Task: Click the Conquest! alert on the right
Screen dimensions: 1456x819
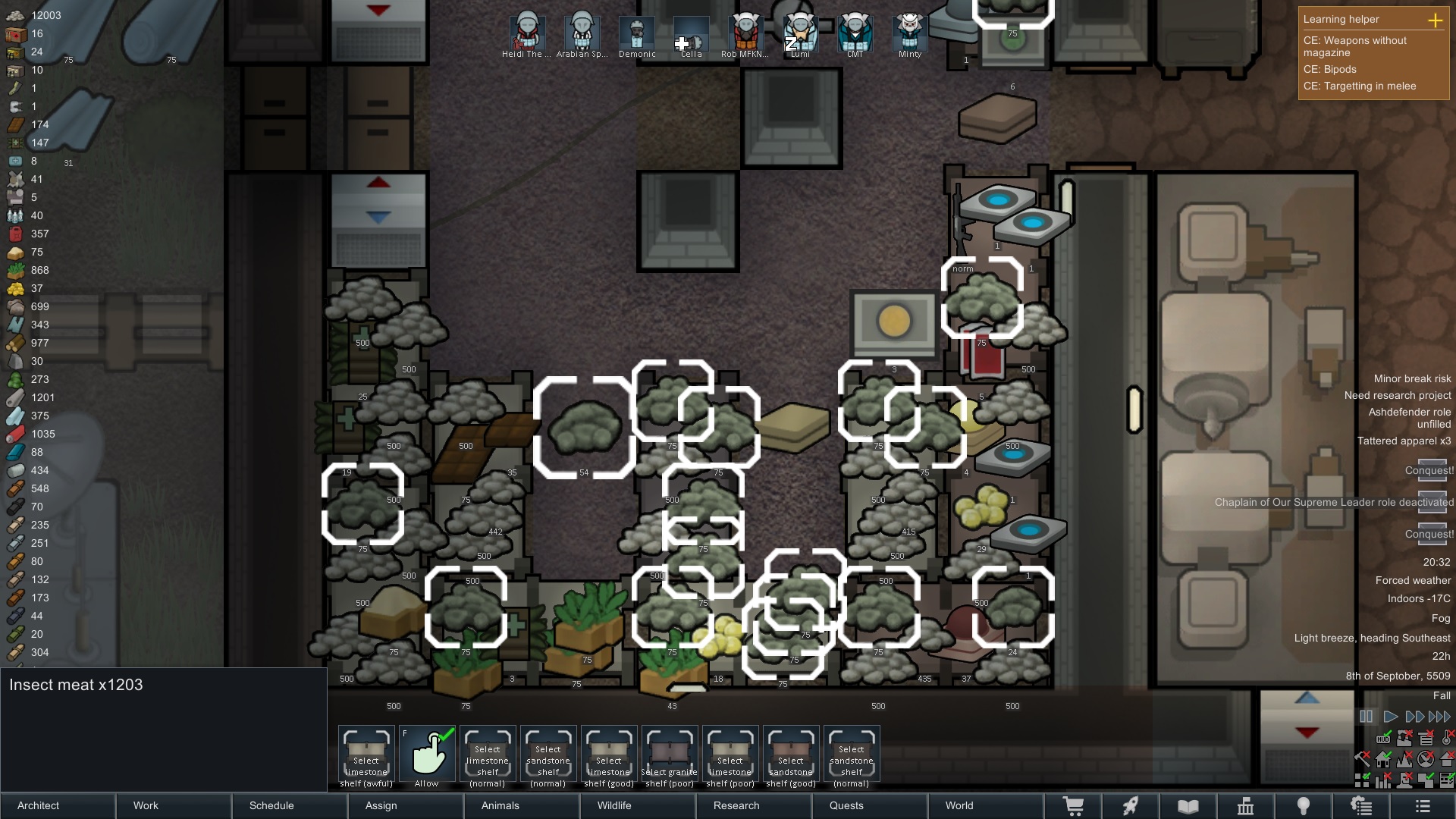Action: 1430,470
